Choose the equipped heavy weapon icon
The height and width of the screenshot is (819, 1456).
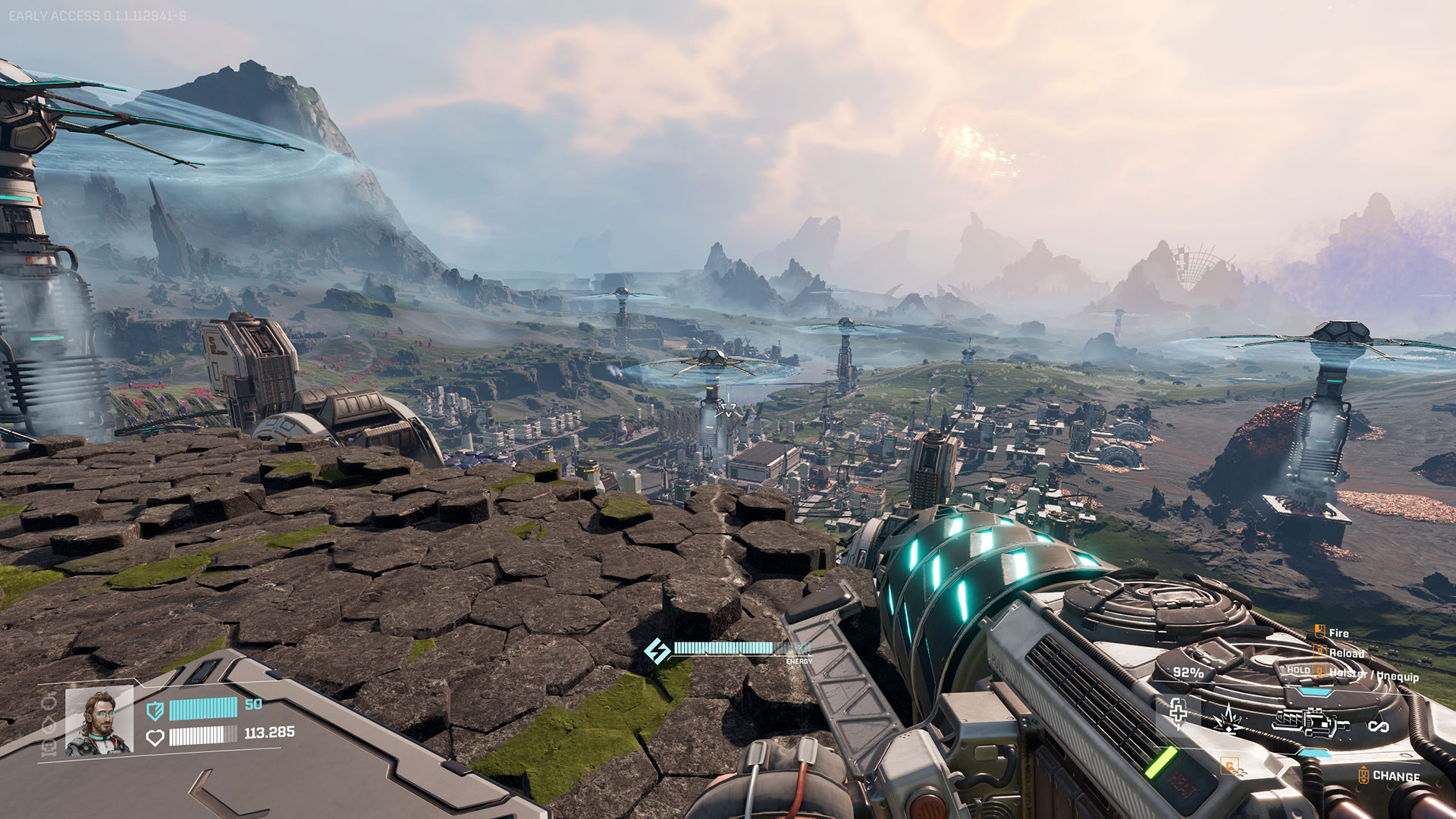[x=1310, y=722]
